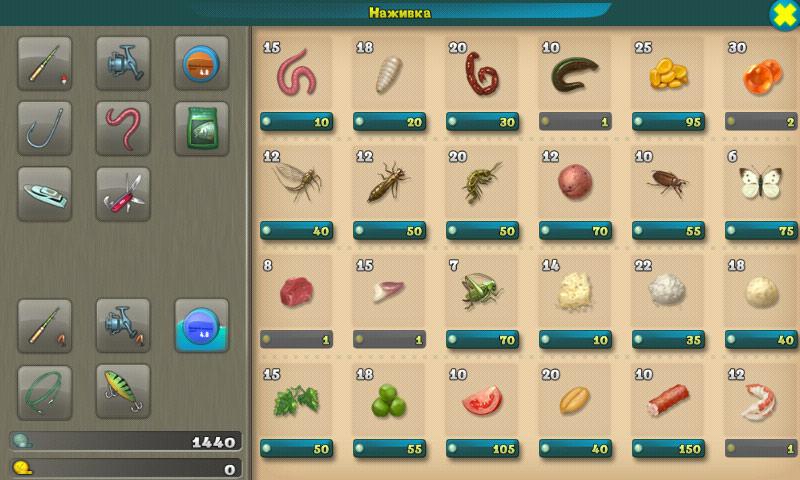
Task: Choose the pocket knife tools category
Action: point(123,193)
